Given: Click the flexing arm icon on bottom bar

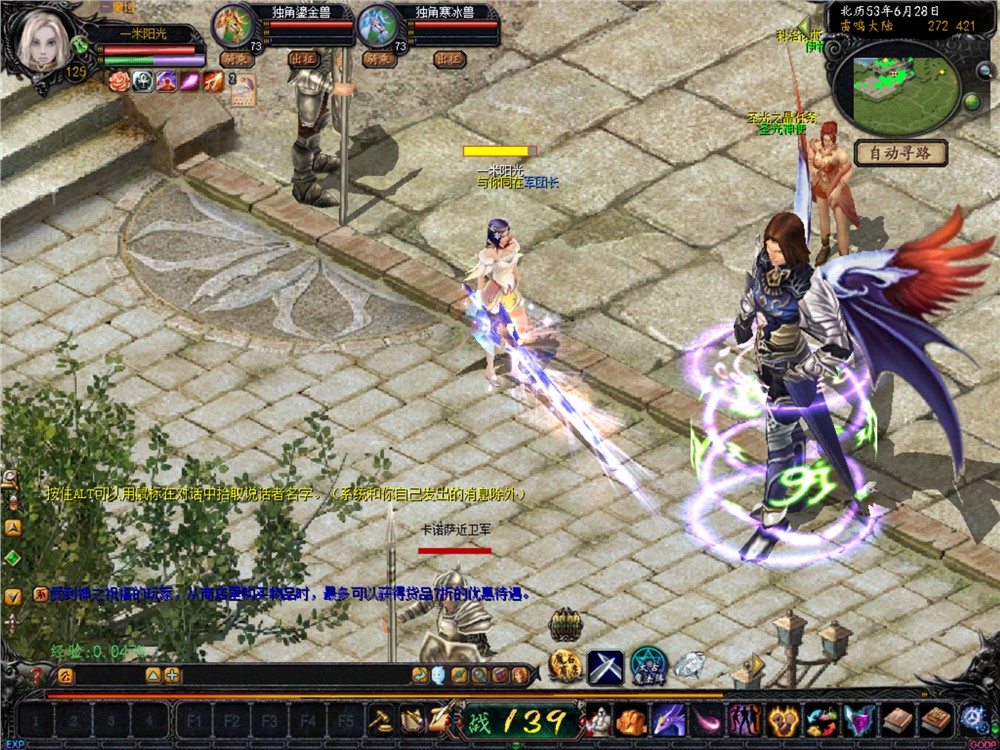Looking at the screenshot, I should tap(780, 719).
